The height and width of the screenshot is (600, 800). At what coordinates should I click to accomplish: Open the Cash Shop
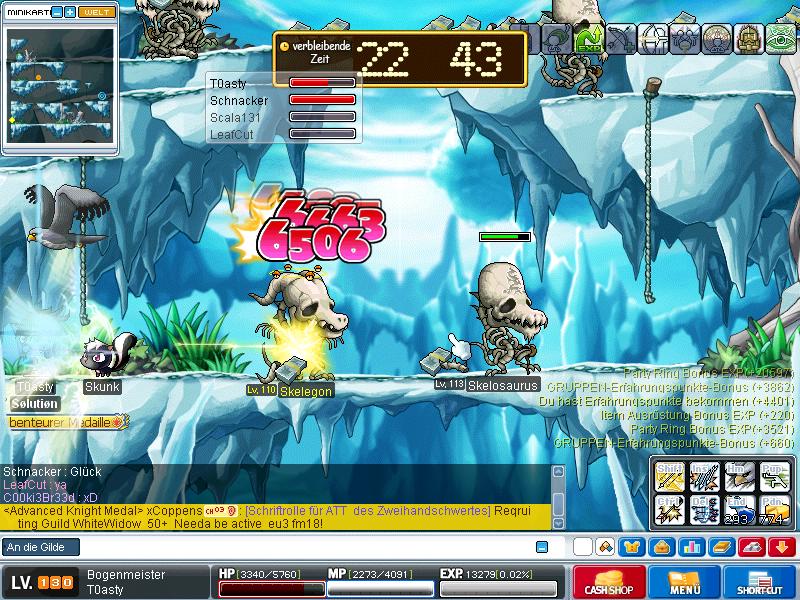607,583
